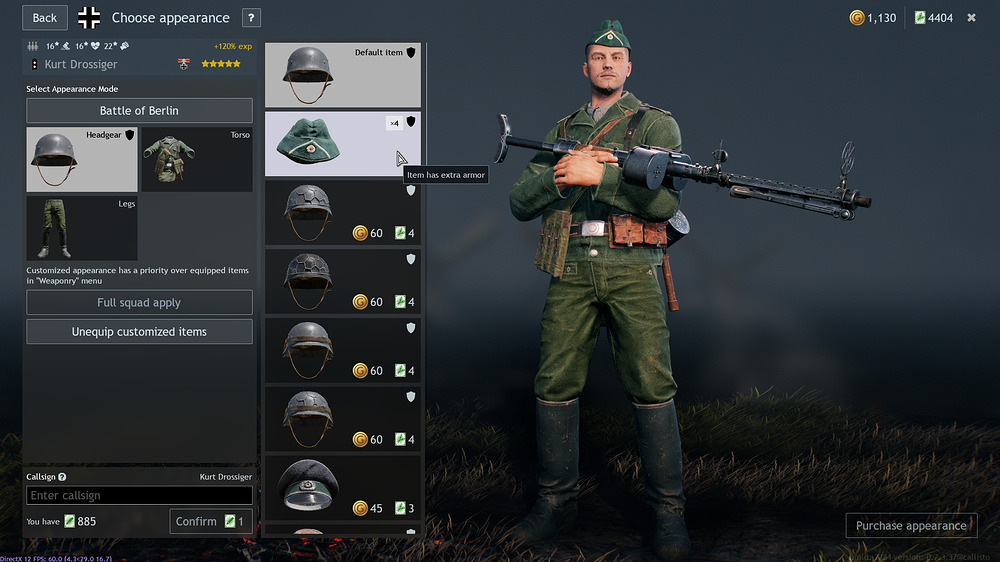The image size is (1000, 562).
Task: Close the appearance screen with the X
Action: tap(971, 17)
